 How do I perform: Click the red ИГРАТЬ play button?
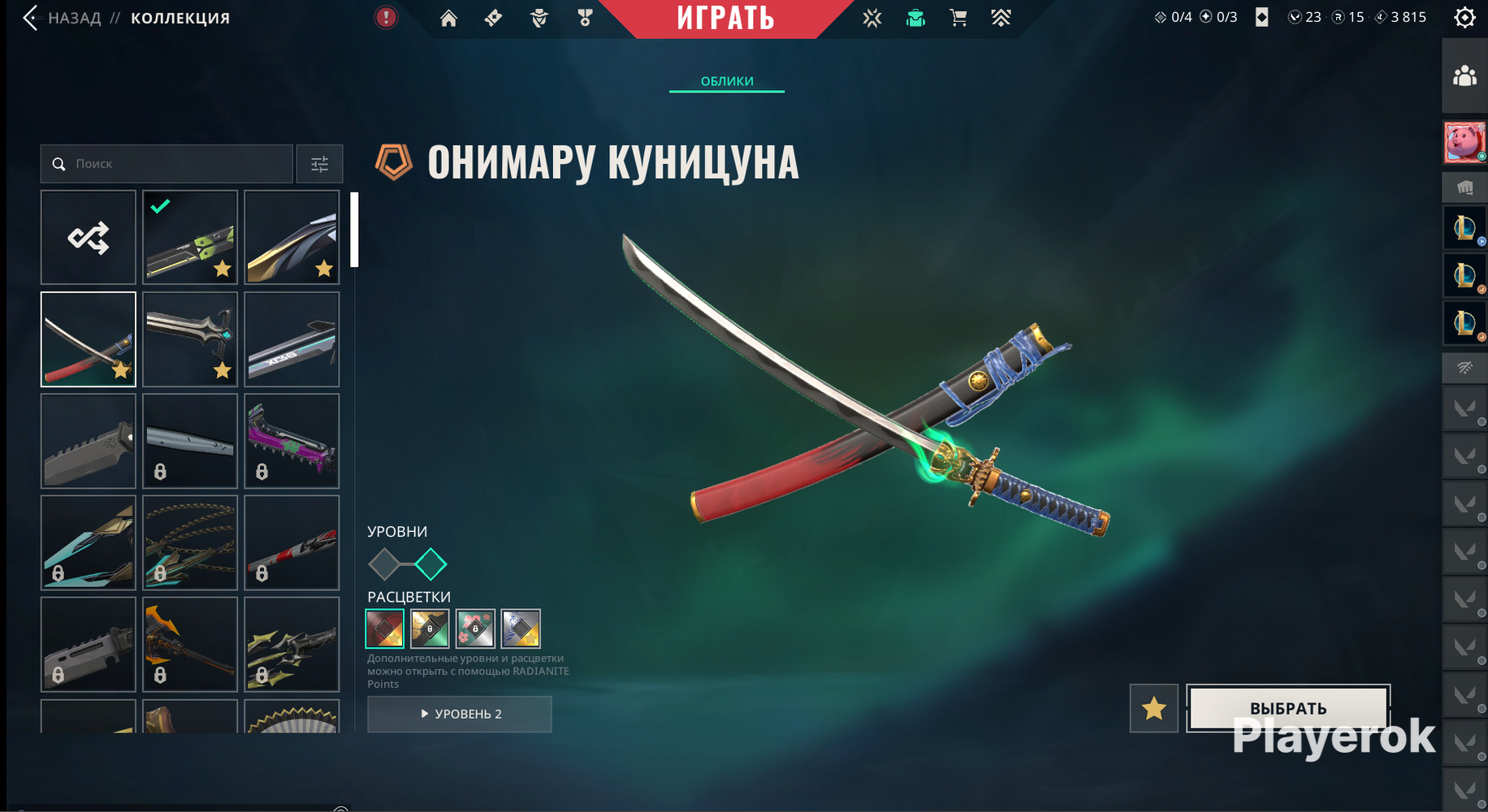pyautogui.click(x=725, y=18)
